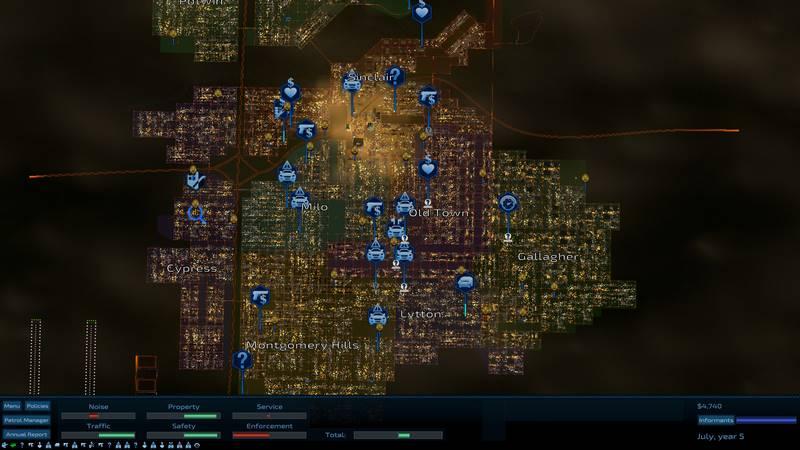800x450 pixels.
Task: Click the checkmark hand marker above Cypress
Action: (195, 180)
